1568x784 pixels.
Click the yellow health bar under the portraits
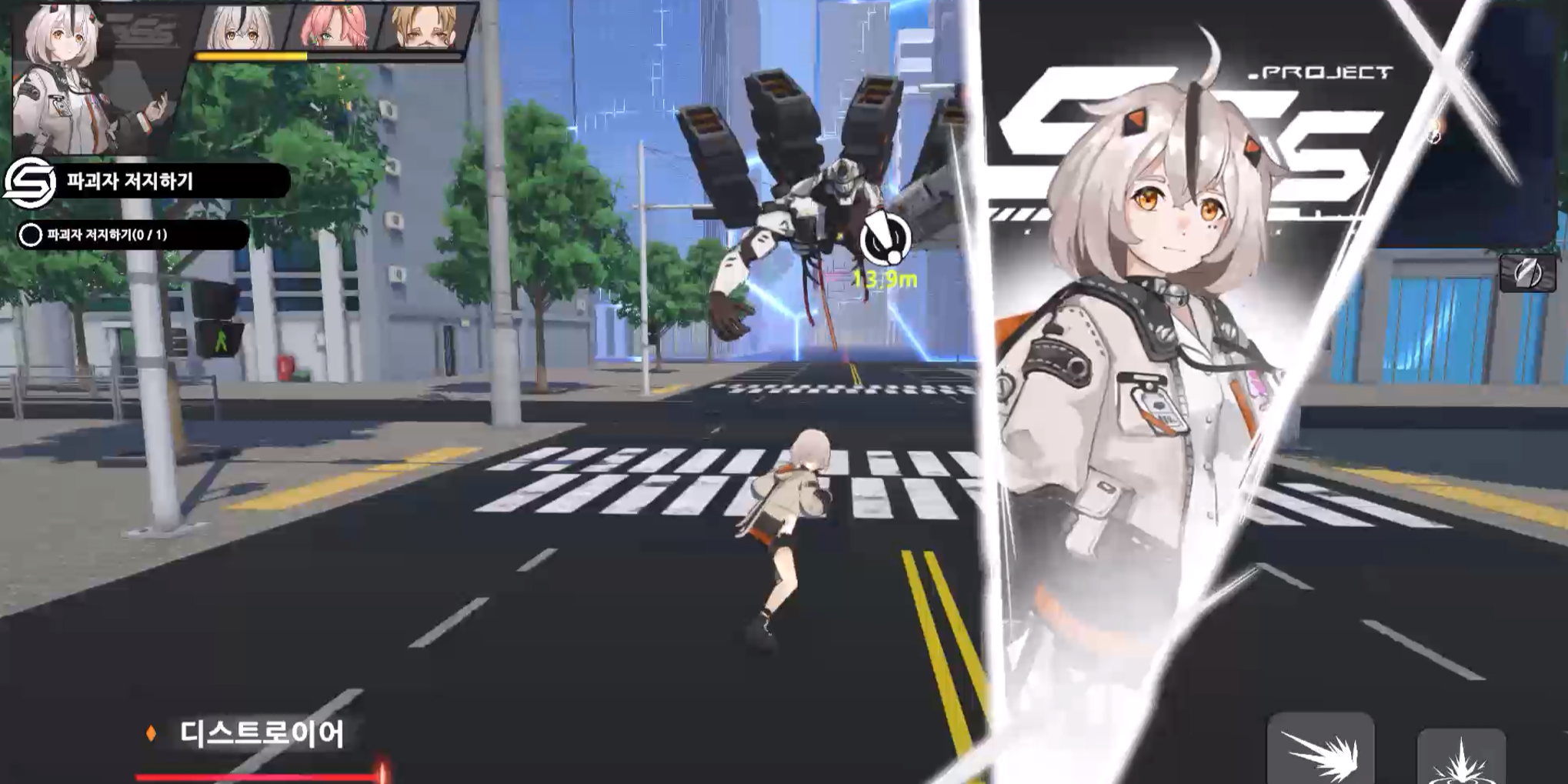click(254, 56)
